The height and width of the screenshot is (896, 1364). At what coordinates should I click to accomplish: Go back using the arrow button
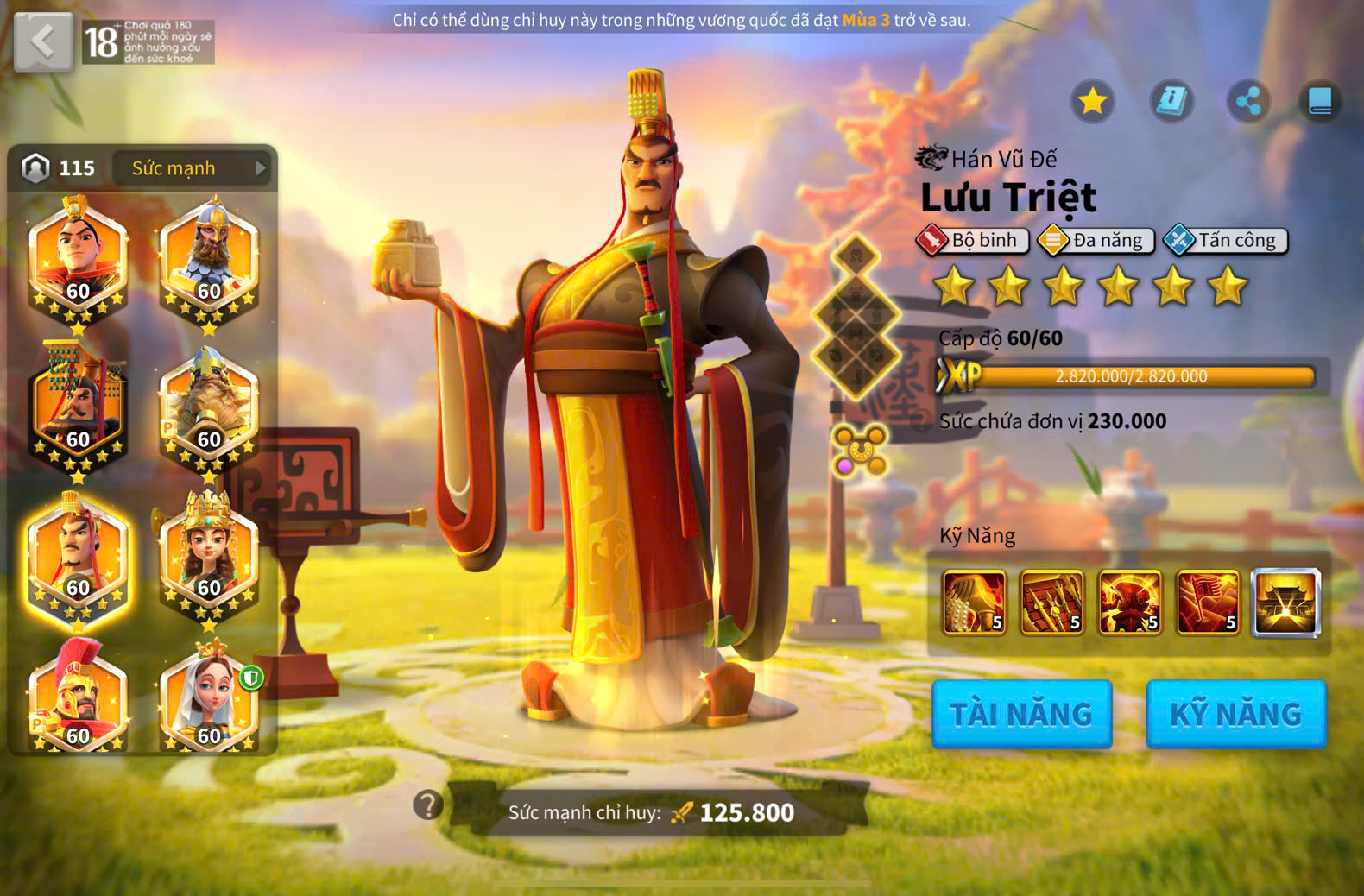(43, 41)
